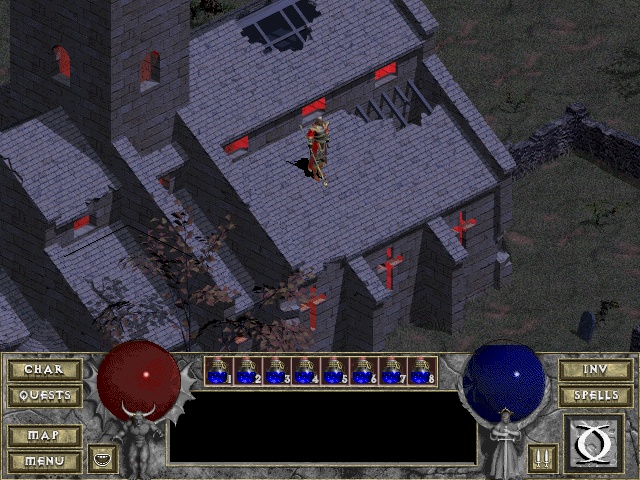Click the chat mouth icon button
The height and width of the screenshot is (480, 640).
click(x=102, y=459)
